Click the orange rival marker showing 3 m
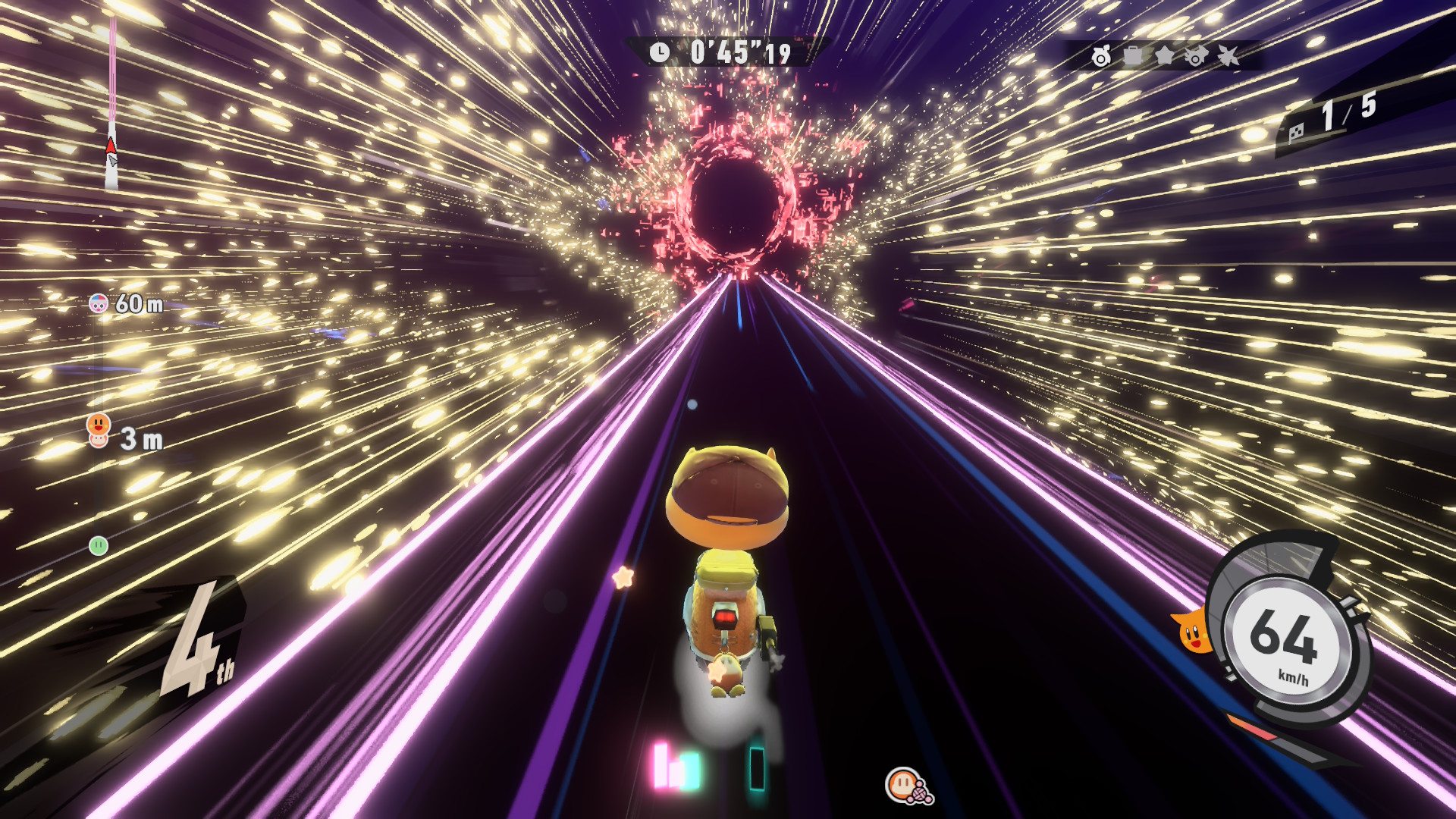This screenshot has height=819, width=1456. click(x=99, y=430)
